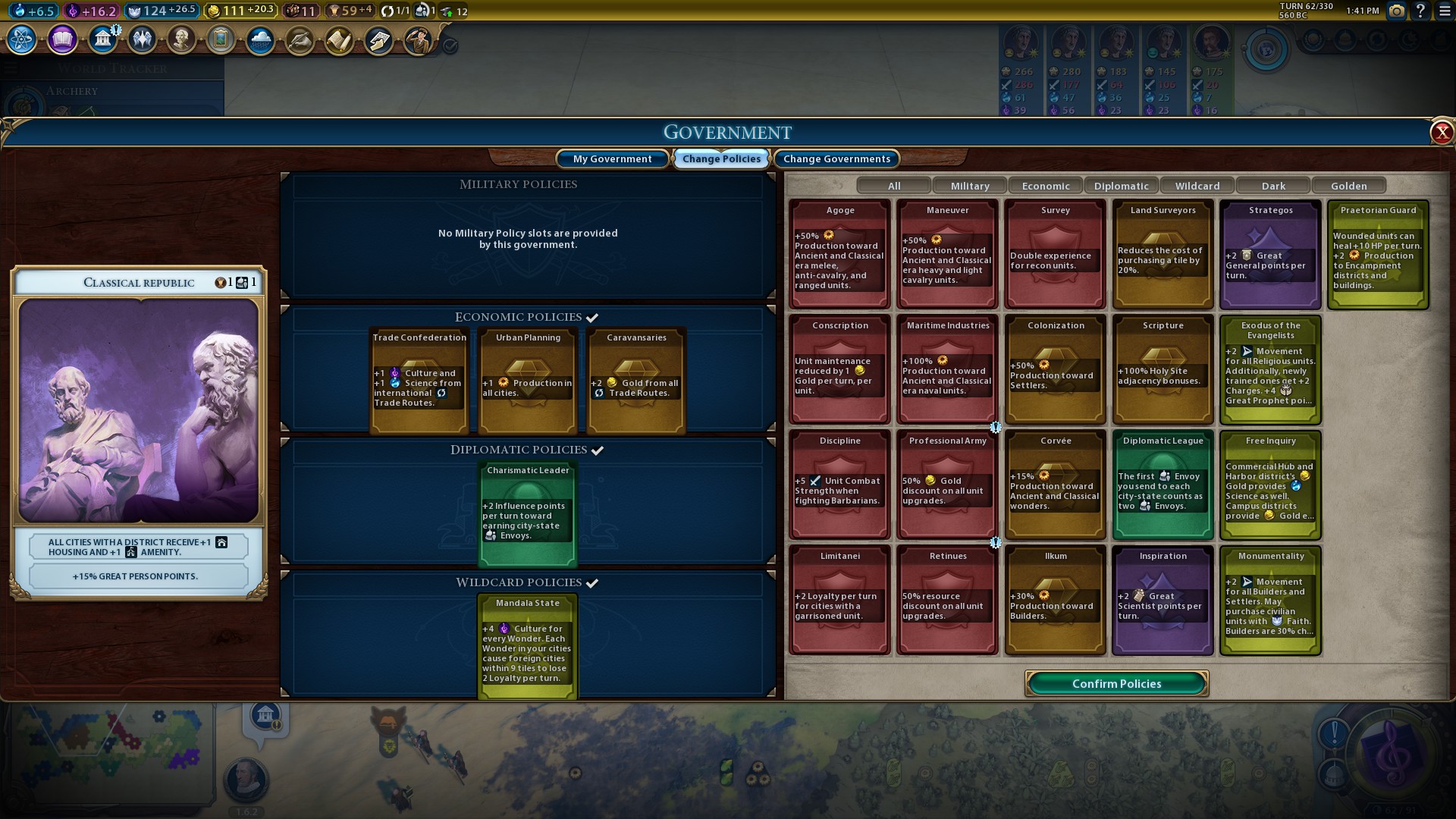Switch to the My Government tab
The image size is (1456, 819).
(x=612, y=158)
